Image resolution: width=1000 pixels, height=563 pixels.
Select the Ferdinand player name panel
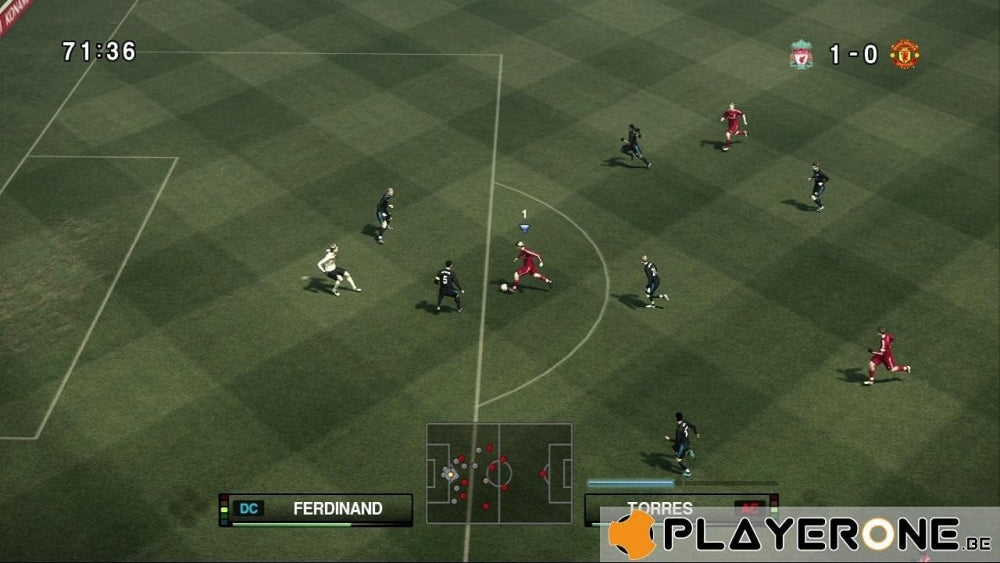pos(316,508)
